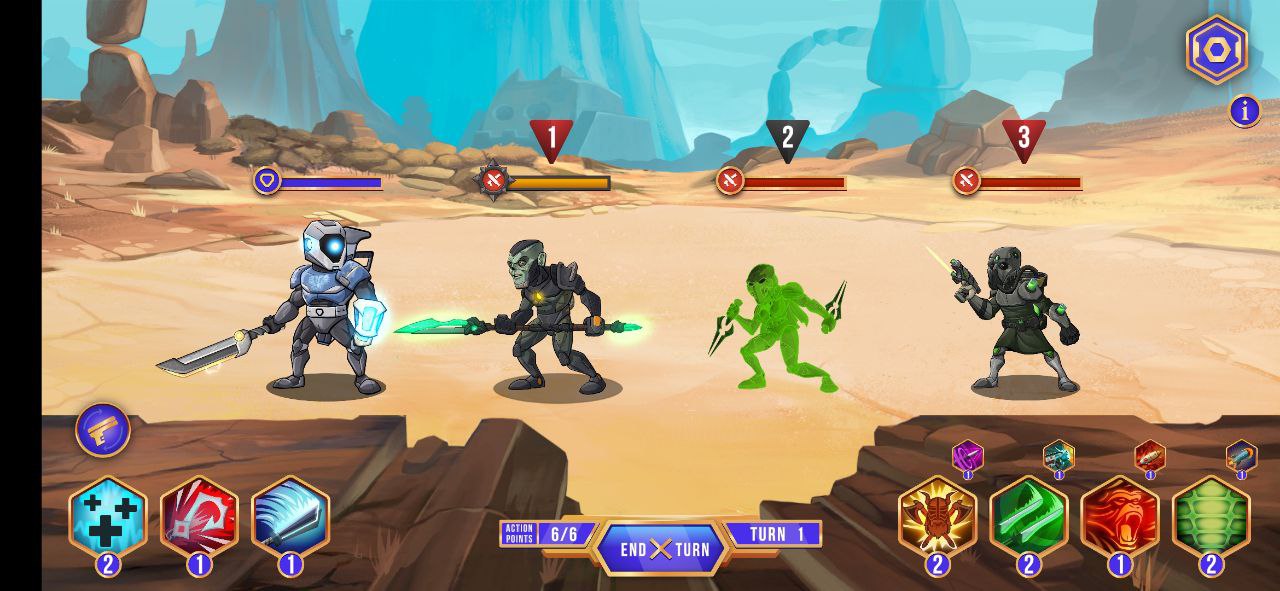Open the hexagon settings menu
The height and width of the screenshot is (591, 1280).
(x=1216, y=49)
